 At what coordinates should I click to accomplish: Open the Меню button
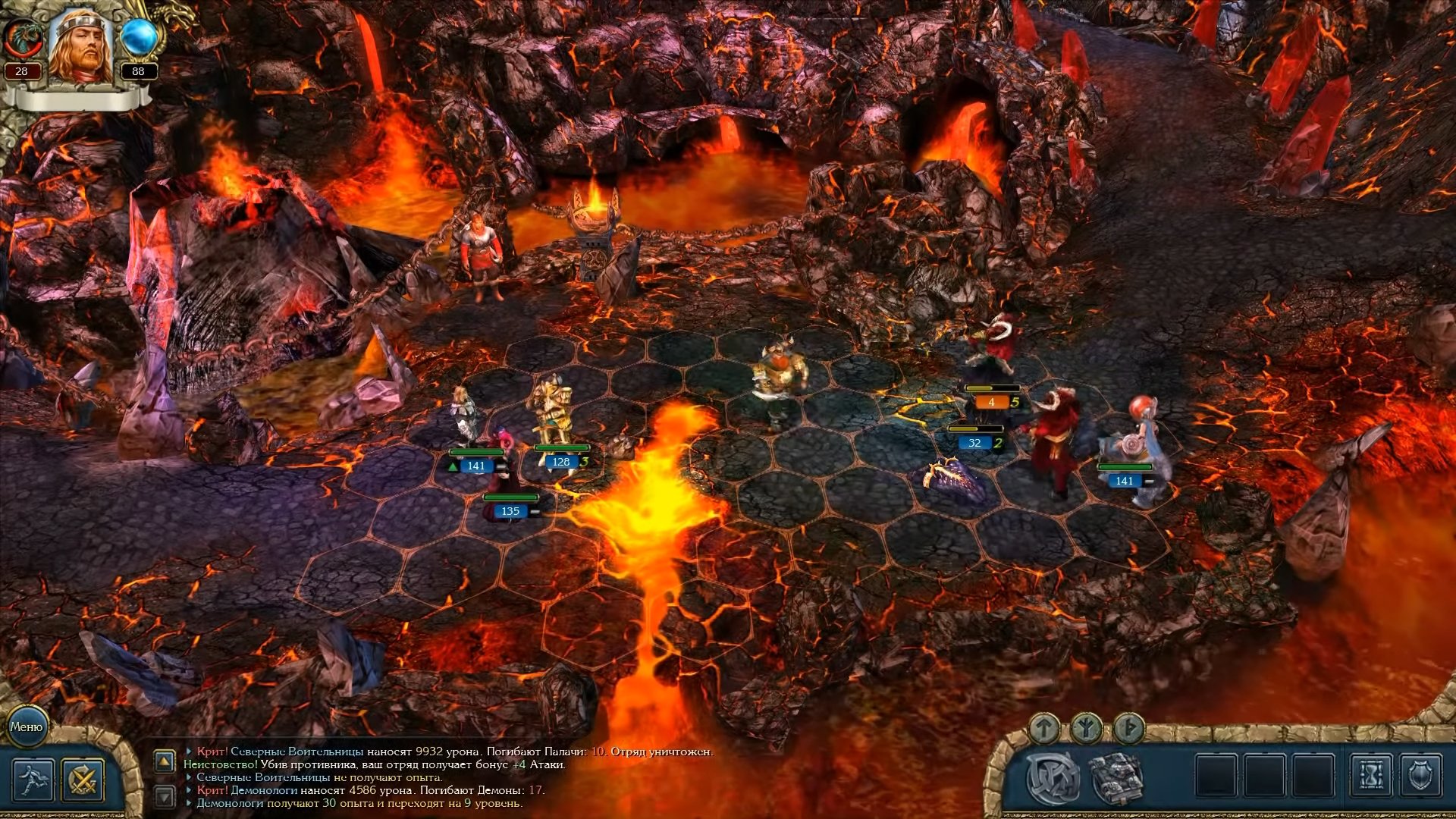[x=27, y=726]
